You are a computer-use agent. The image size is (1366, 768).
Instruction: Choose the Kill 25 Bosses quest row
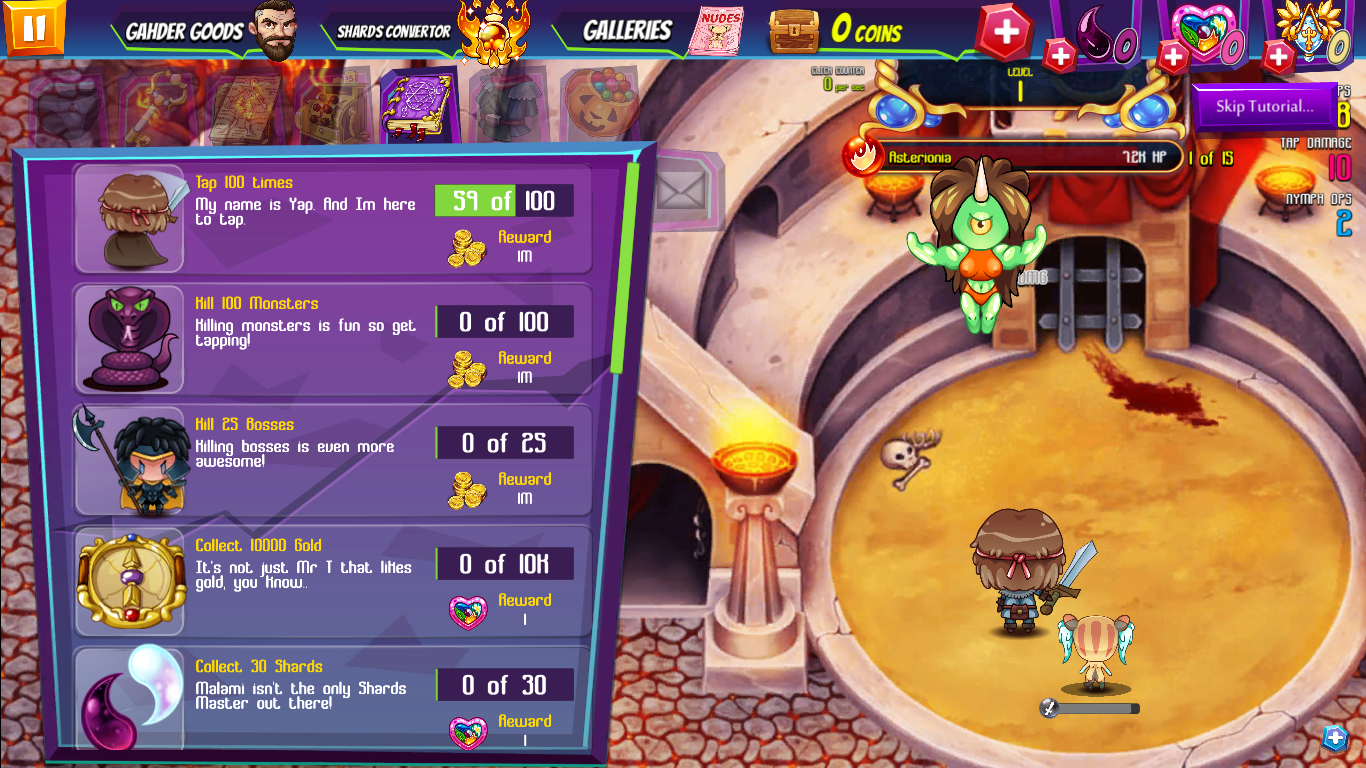[x=332, y=460]
